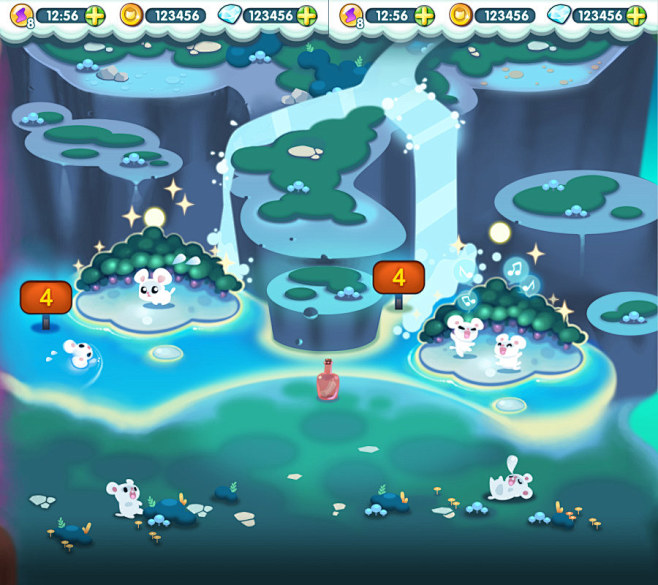This screenshot has height=585, width=658.
Task: Tap right screen's energy timer plus button
Action: coord(424,15)
